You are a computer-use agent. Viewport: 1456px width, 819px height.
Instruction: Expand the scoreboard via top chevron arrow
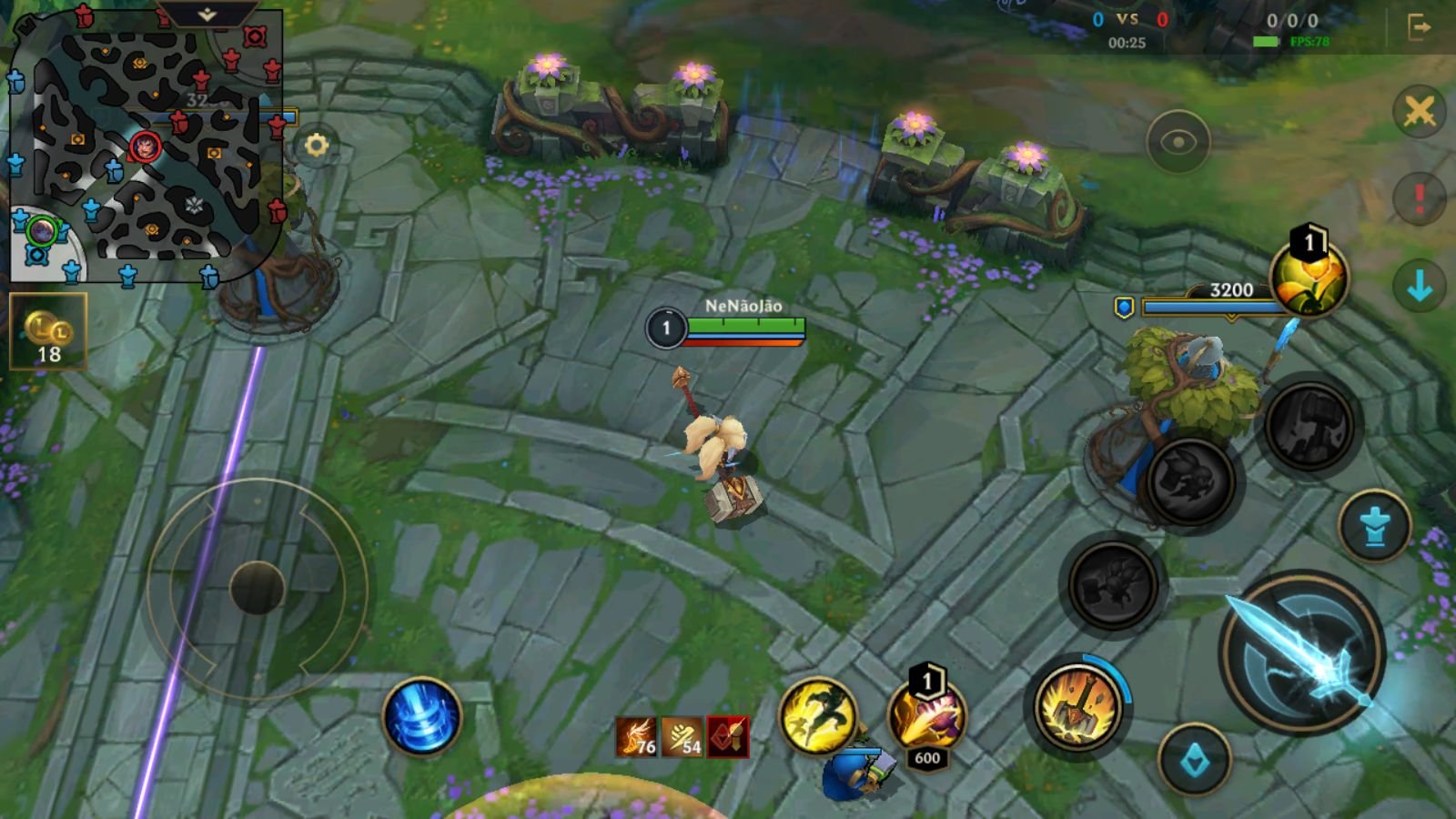[x=209, y=14]
